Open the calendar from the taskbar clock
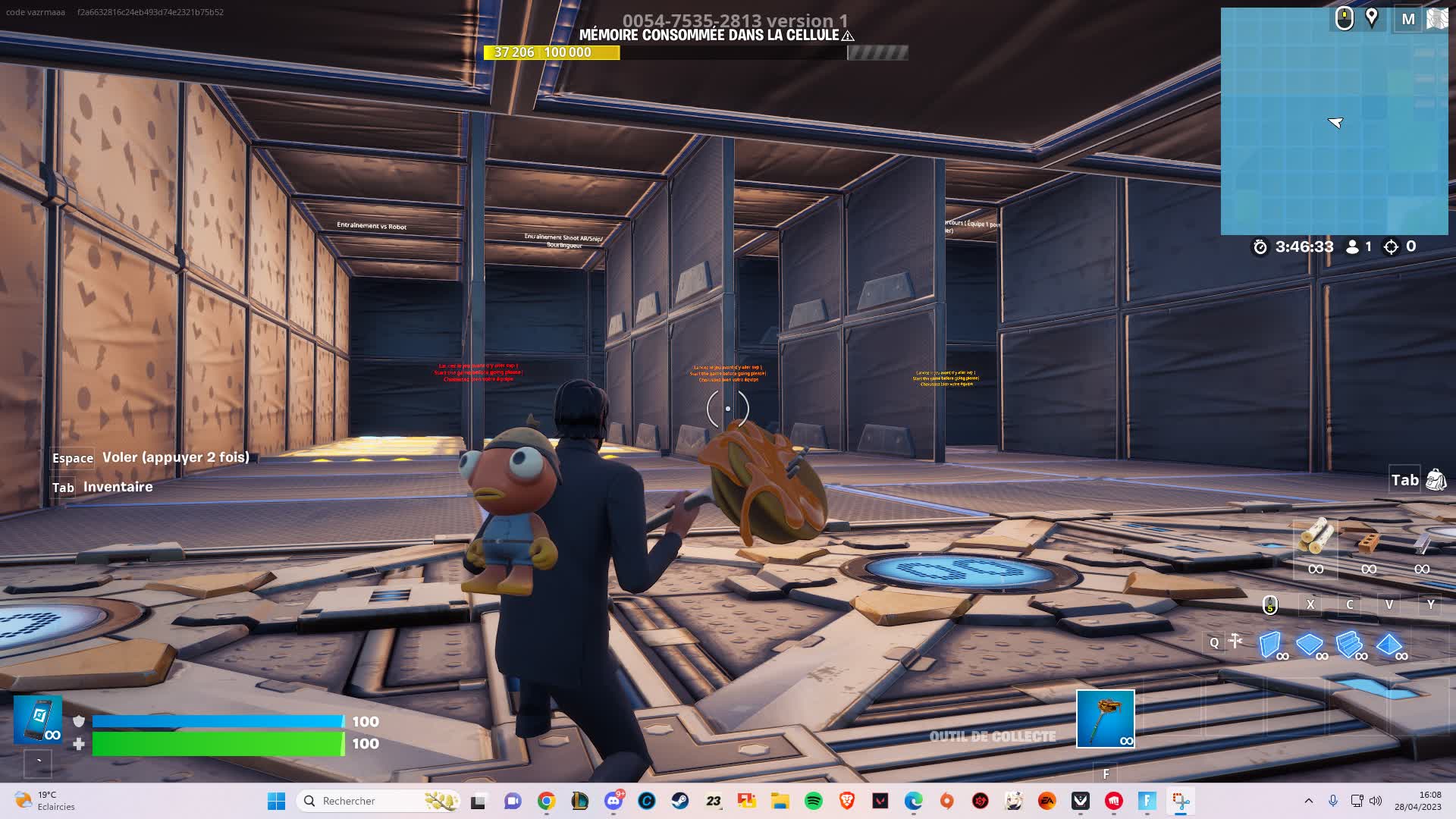1456x819 pixels. [x=1425, y=801]
